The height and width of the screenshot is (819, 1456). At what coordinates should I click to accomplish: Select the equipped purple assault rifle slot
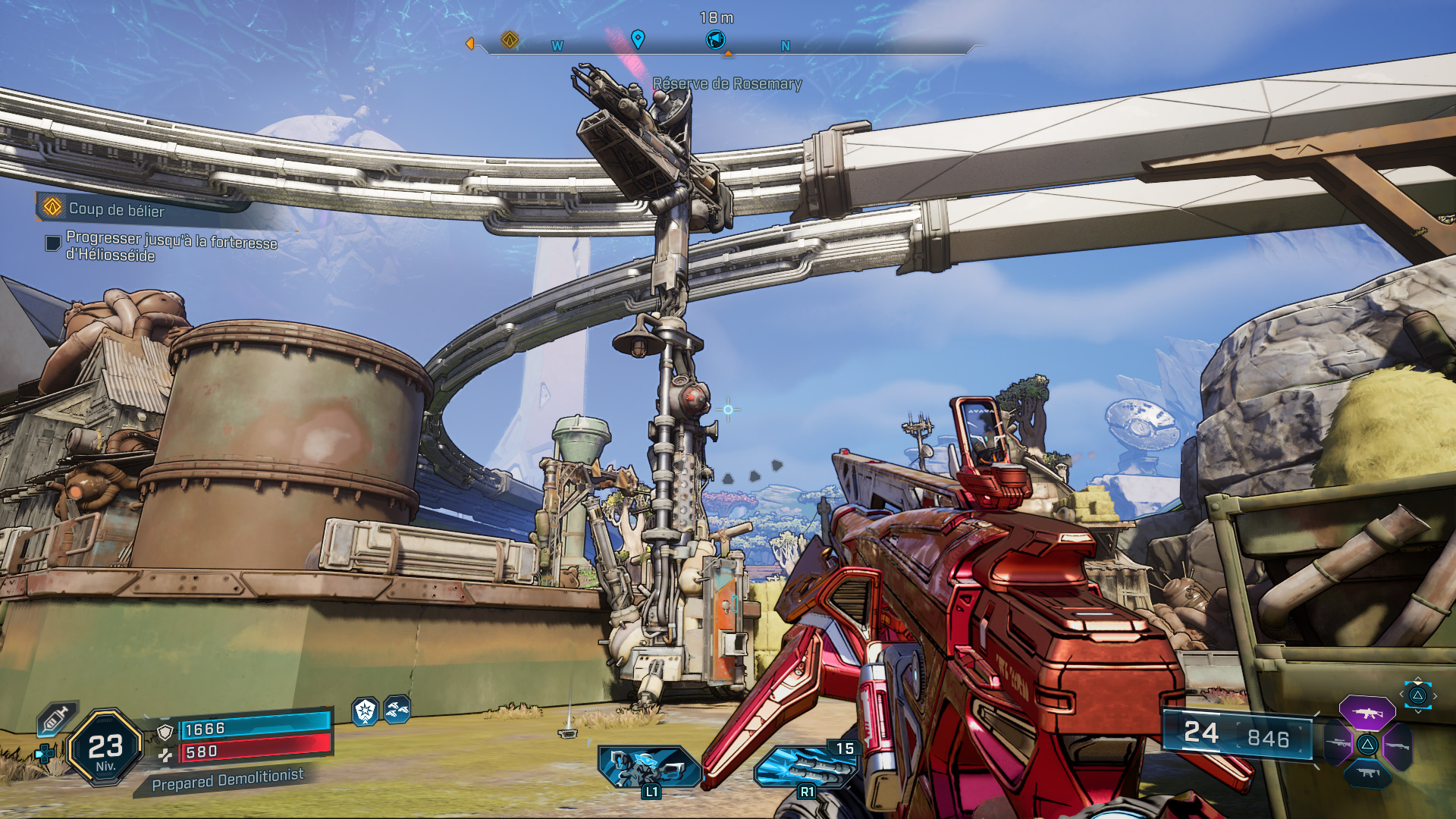(1367, 714)
